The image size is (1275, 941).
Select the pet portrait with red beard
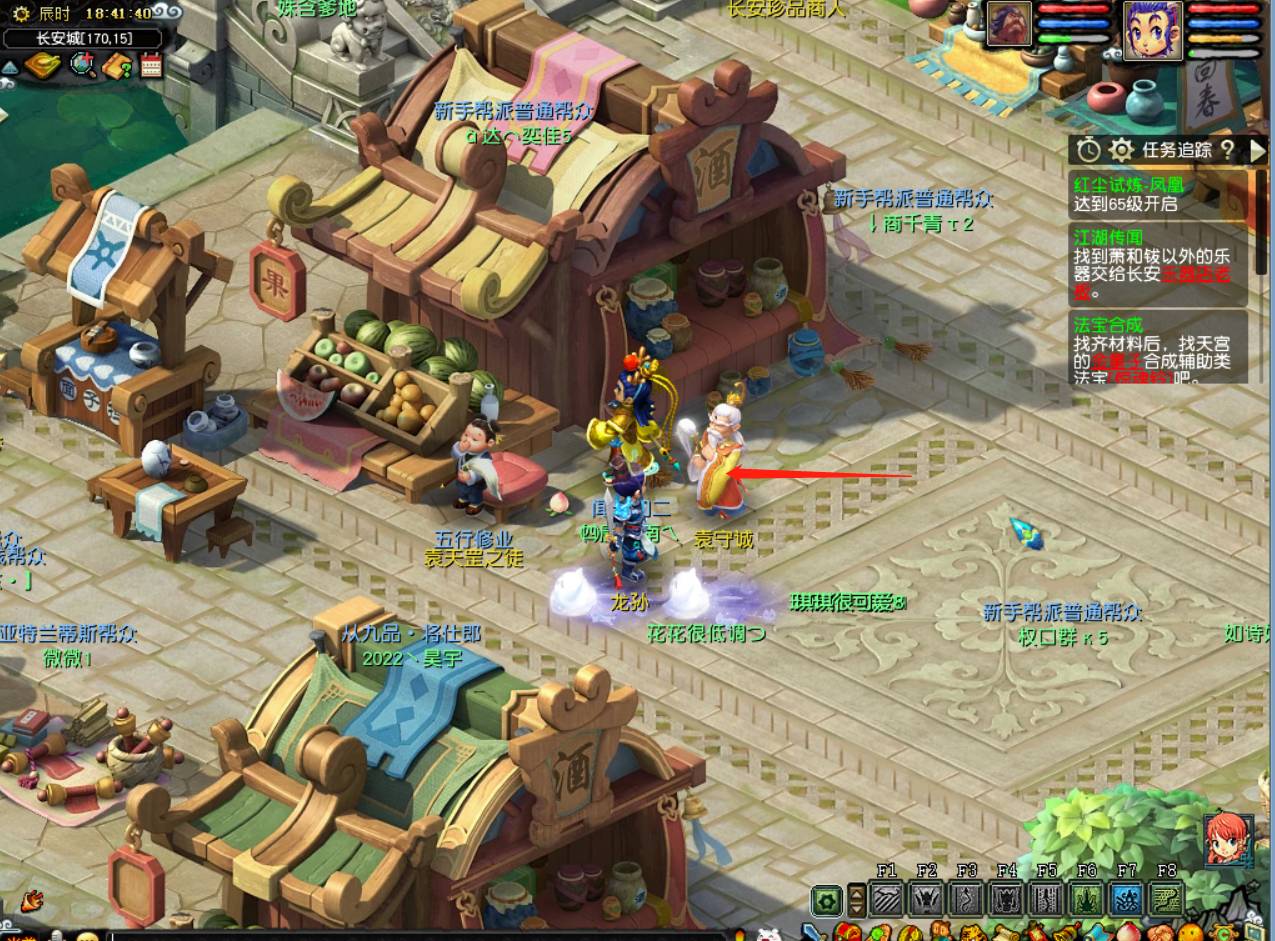click(x=1009, y=24)
